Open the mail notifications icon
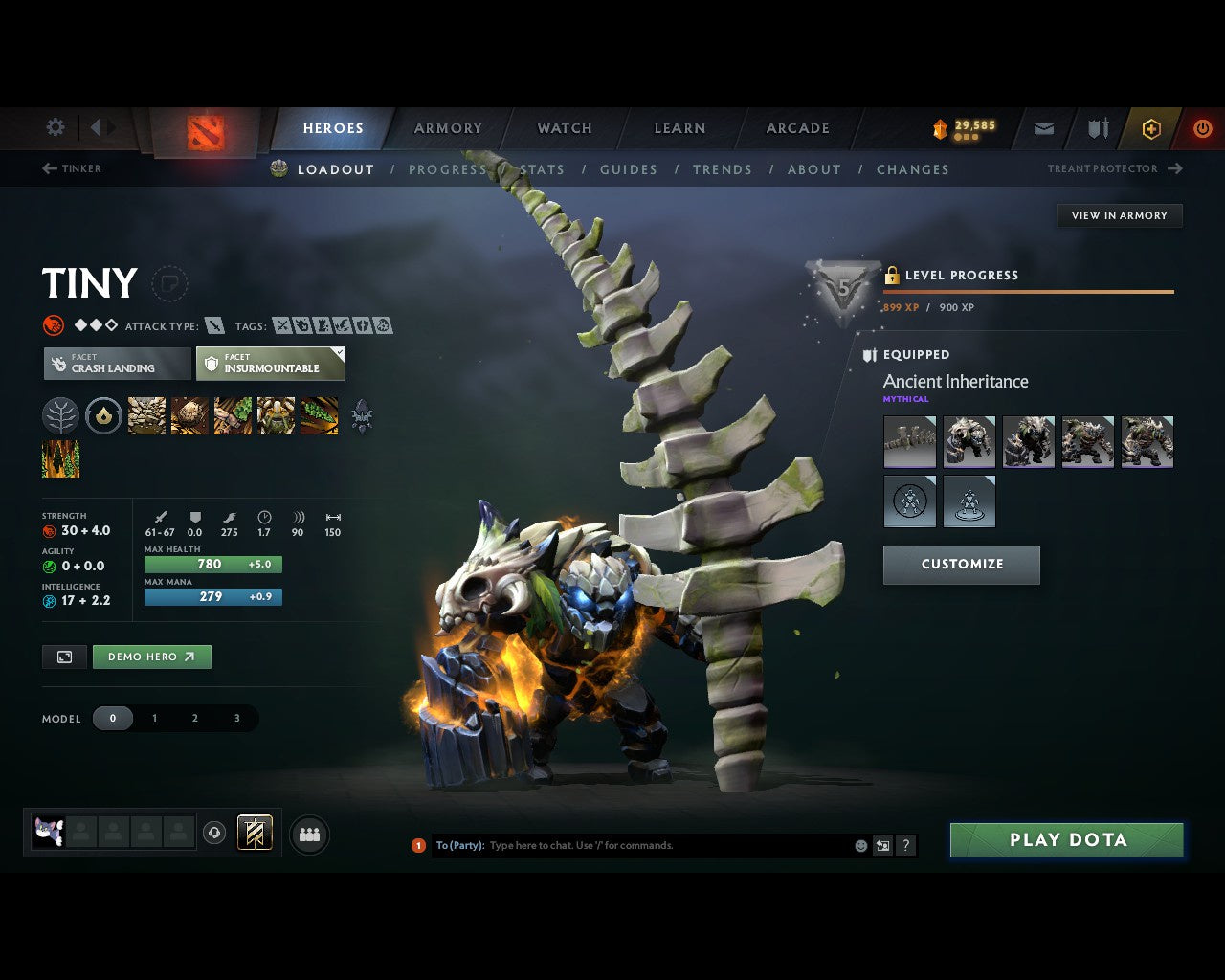 tap(1043, 128)
